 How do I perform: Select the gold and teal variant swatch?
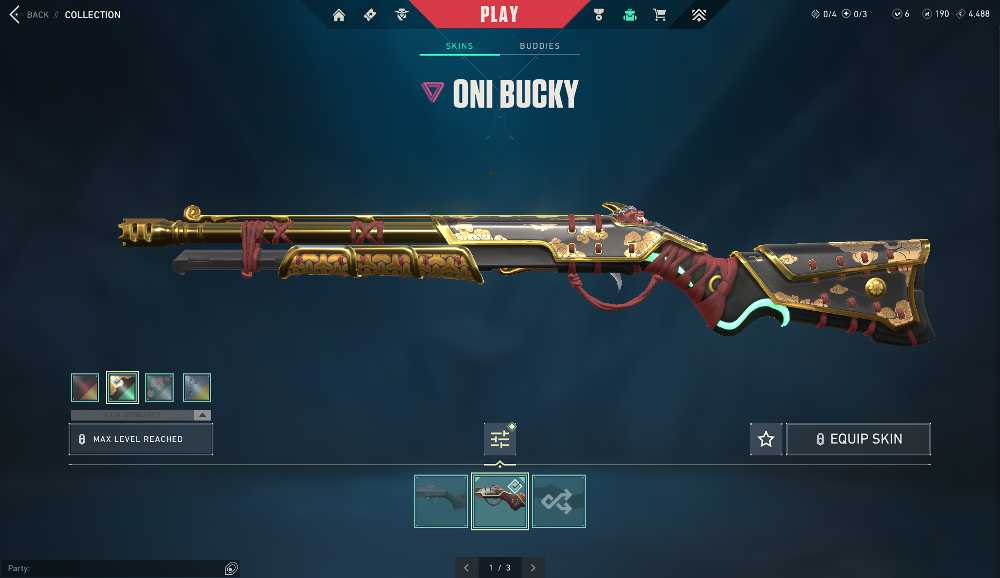tap(122, 387)
